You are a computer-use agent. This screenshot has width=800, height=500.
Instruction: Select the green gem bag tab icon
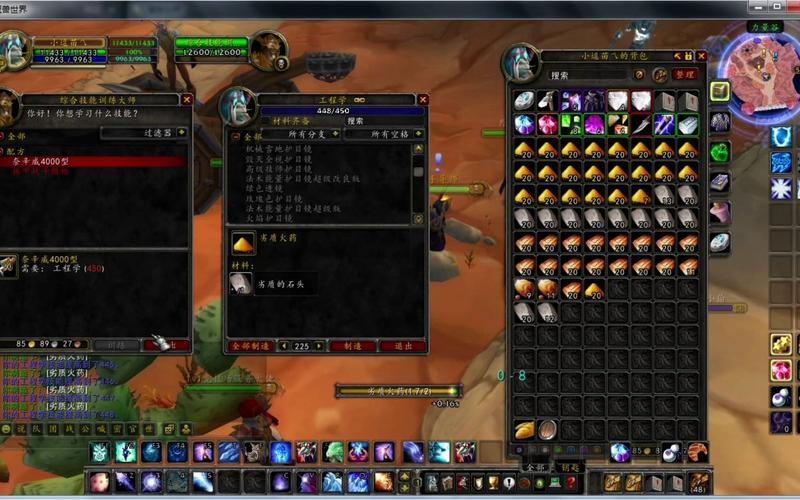tap(720, 152)
